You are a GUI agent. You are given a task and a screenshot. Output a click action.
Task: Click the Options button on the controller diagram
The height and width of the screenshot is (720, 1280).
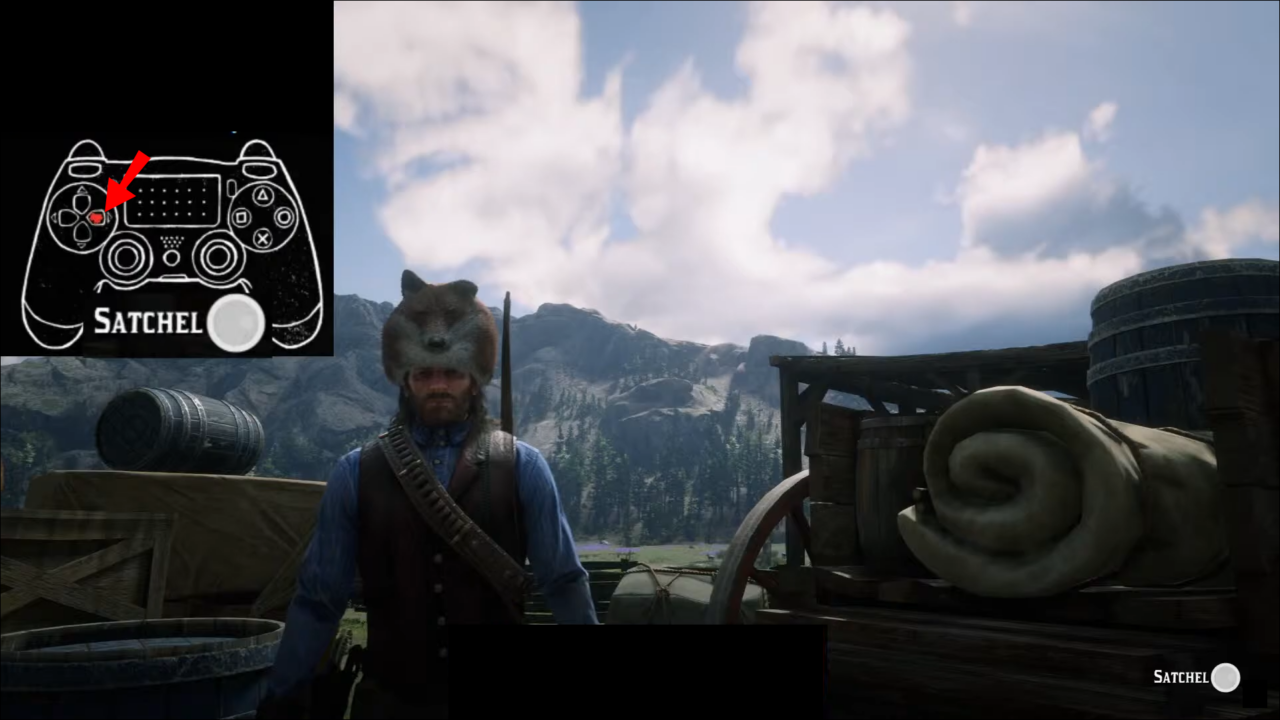pyautogui.click(x=231, y=186)
